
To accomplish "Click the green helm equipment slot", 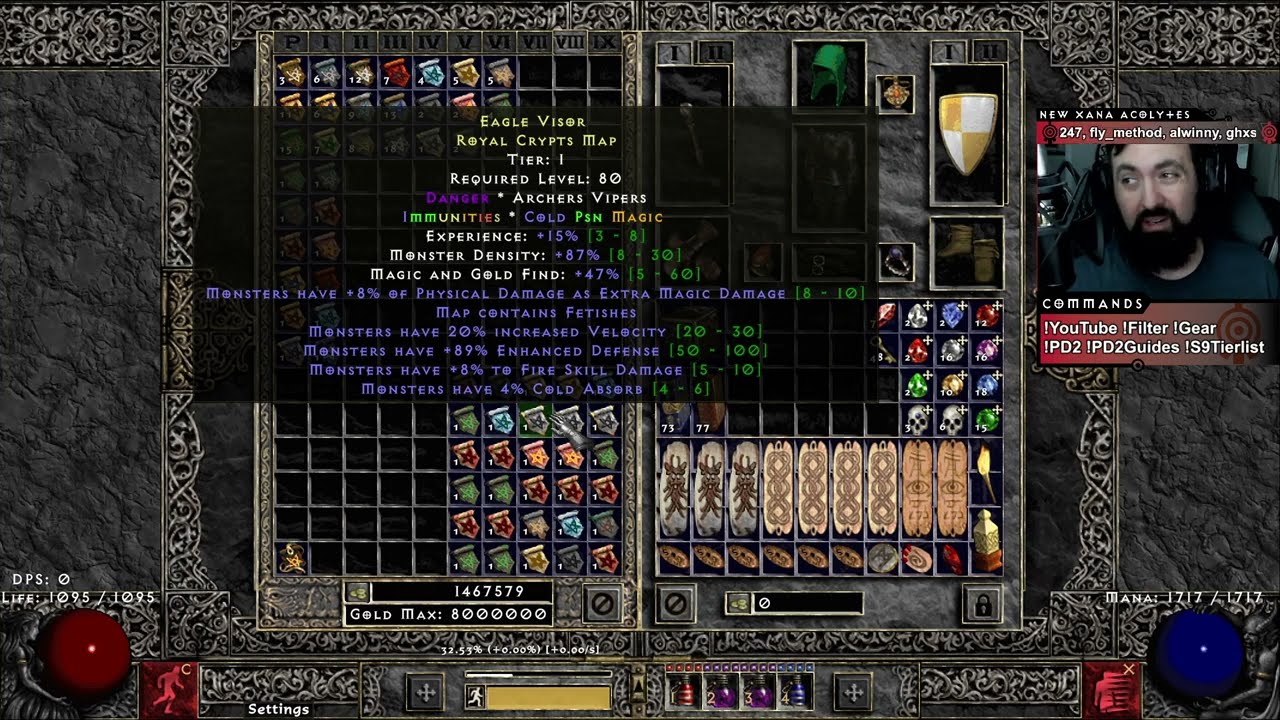I will pos(829,74).
